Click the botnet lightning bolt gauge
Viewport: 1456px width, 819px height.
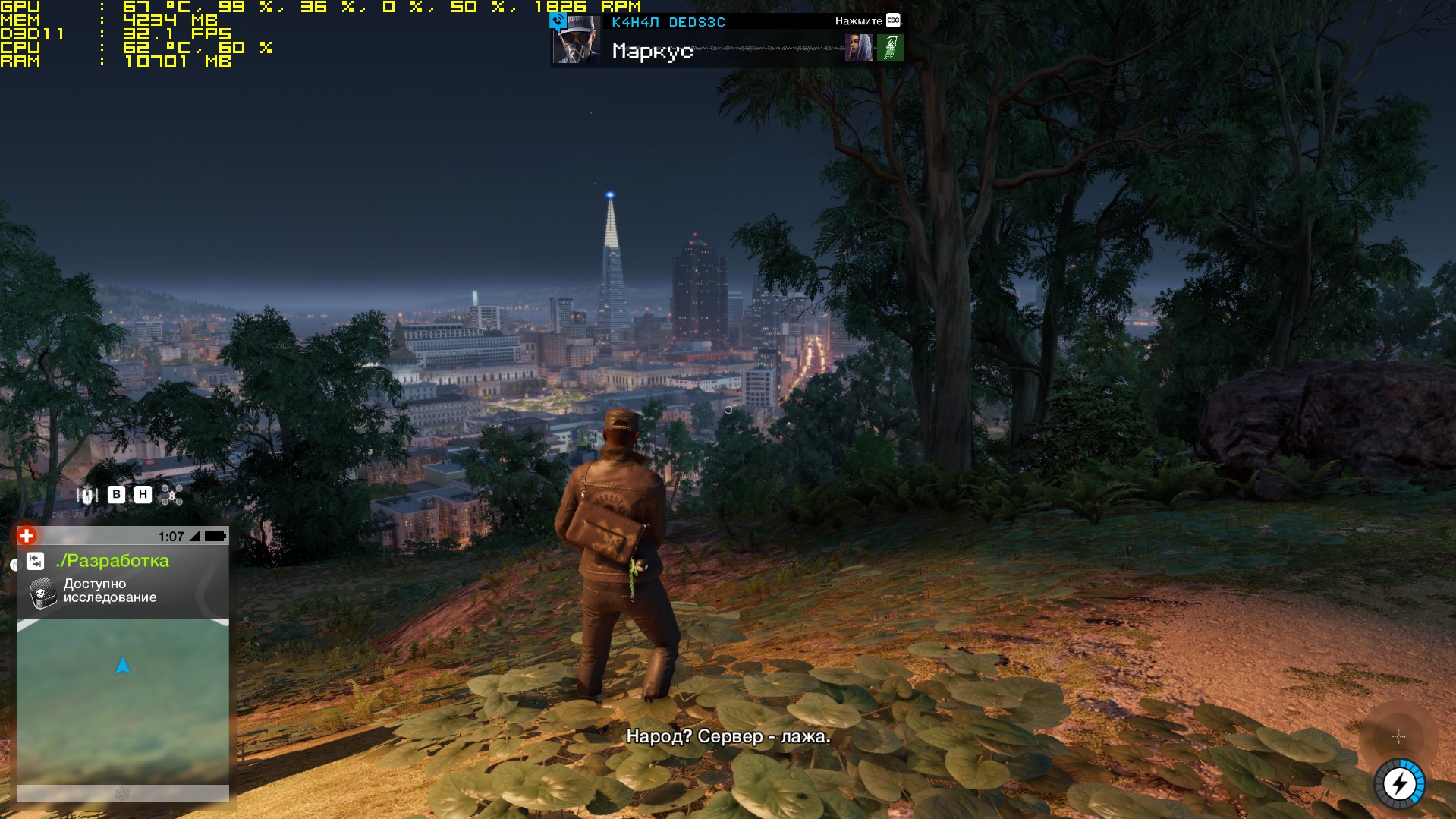pos(1399,783)
